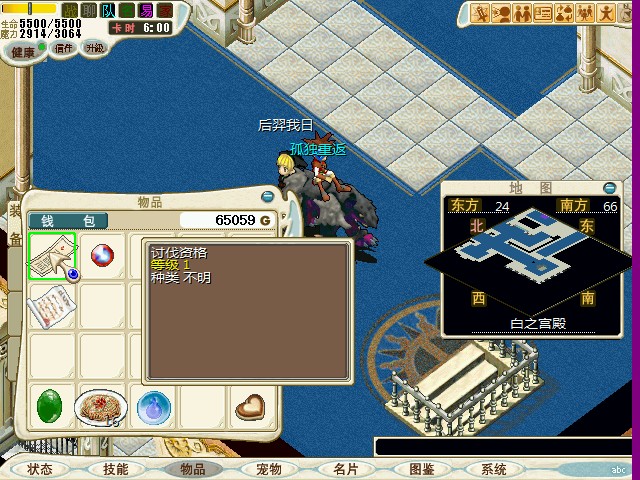This screenshot has height=480, width=640.
Task: Click the trade money bags icon
Action: [566, 13]
